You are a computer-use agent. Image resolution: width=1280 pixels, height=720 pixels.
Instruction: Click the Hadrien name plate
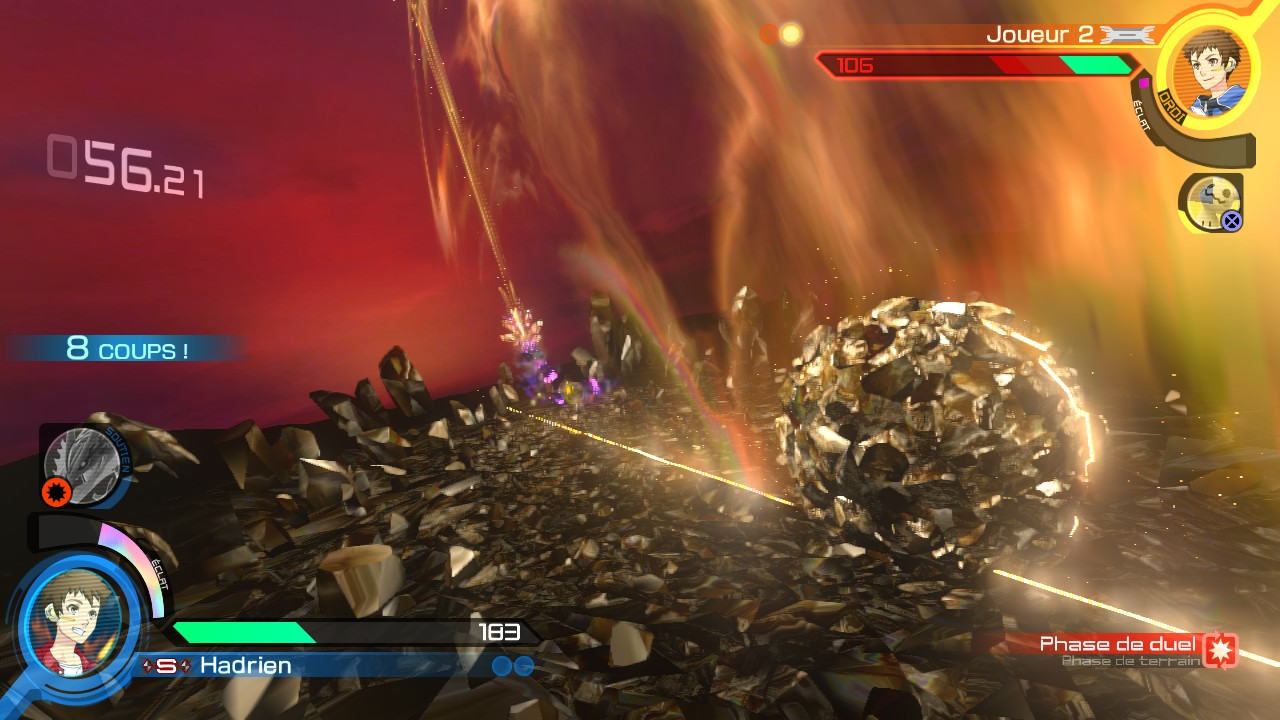coord(245,665)
